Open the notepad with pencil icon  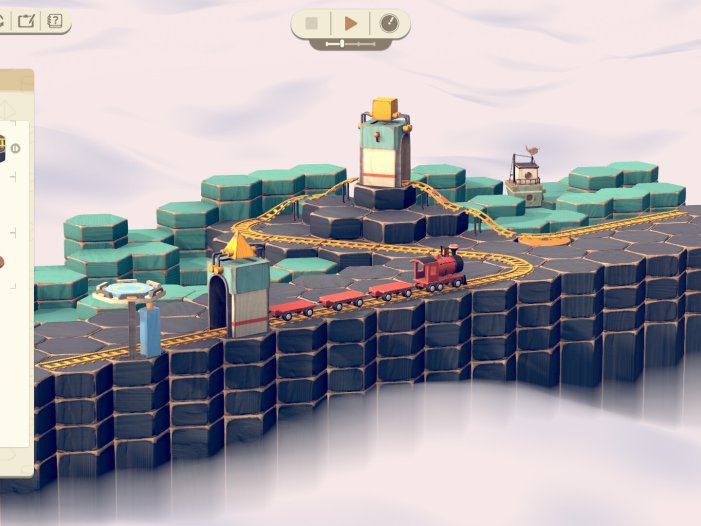click(26, 19)
